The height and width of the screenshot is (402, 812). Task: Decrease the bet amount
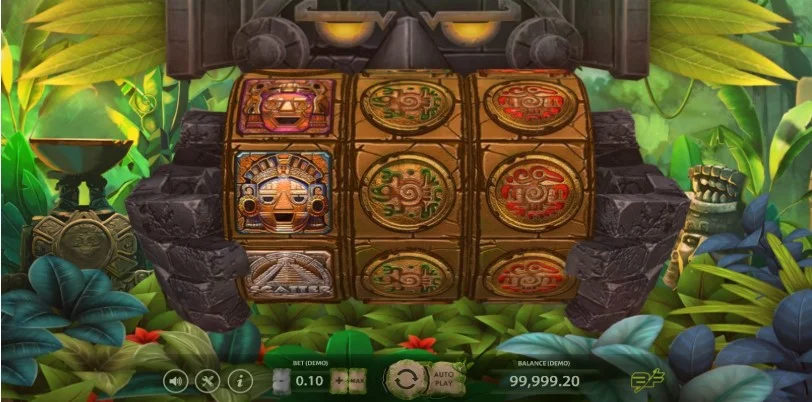click(x=283, y=381)
